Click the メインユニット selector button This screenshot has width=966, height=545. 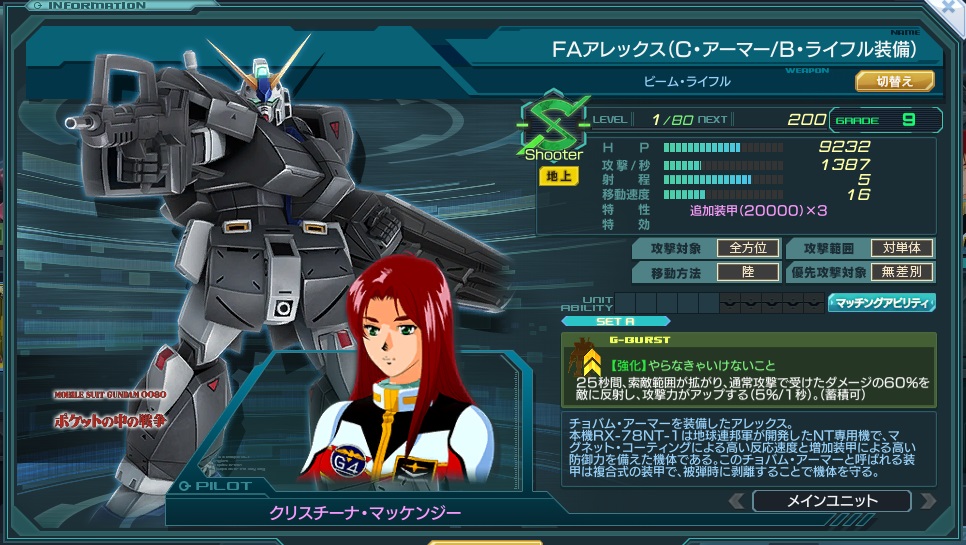(831, 501)
